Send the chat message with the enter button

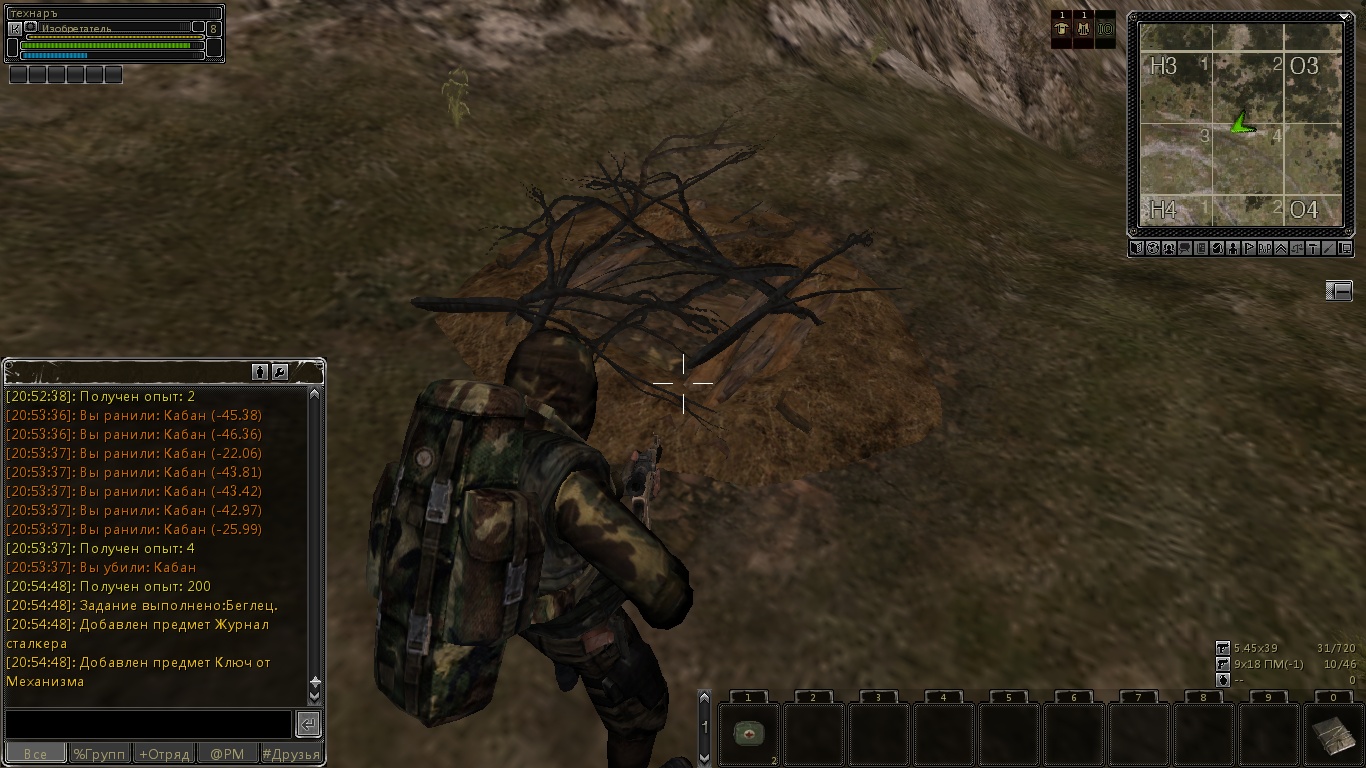[309, 724]
